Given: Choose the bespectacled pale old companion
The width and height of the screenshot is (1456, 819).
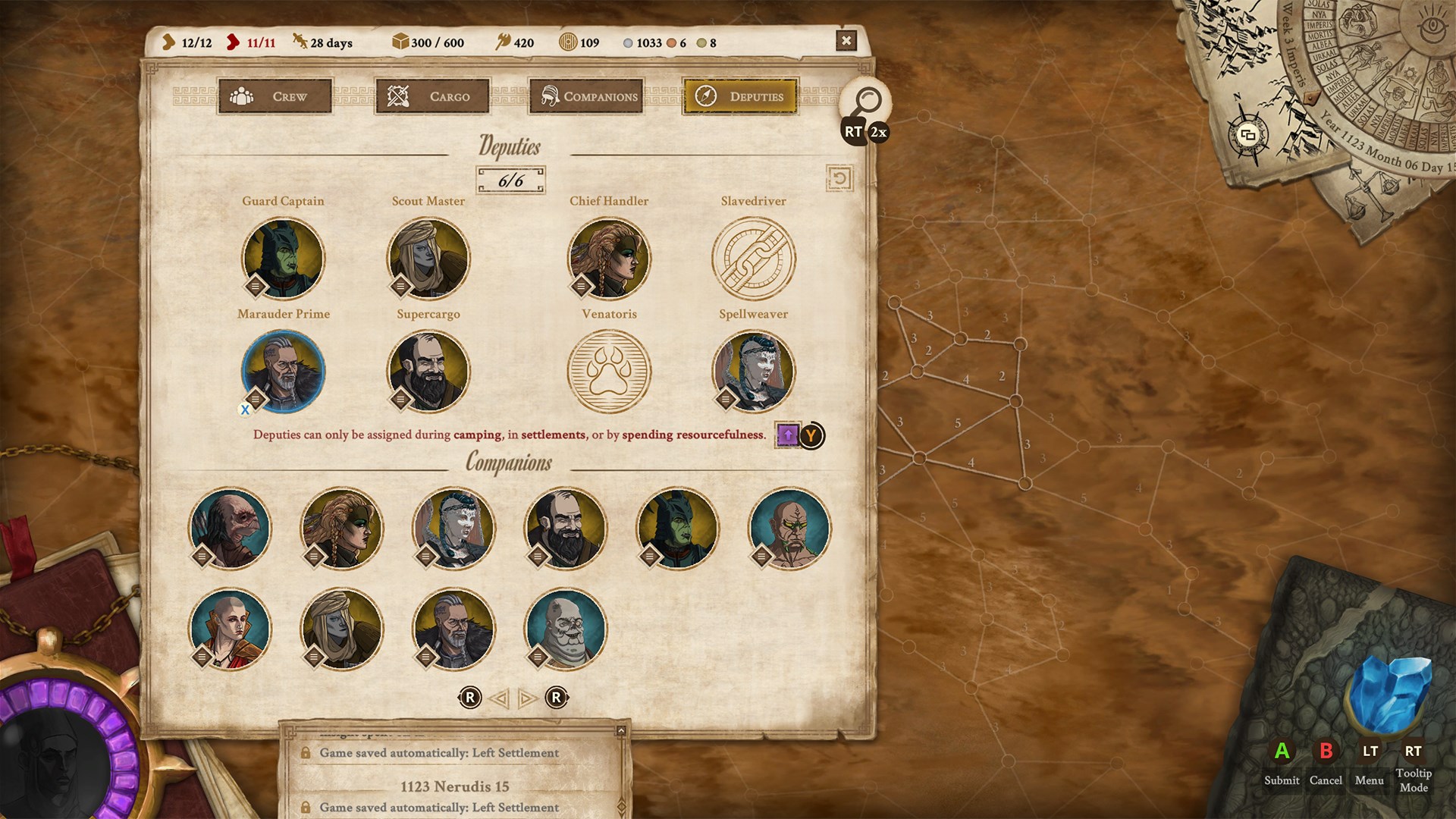Looking at the screenshot, I should (566, 629).
